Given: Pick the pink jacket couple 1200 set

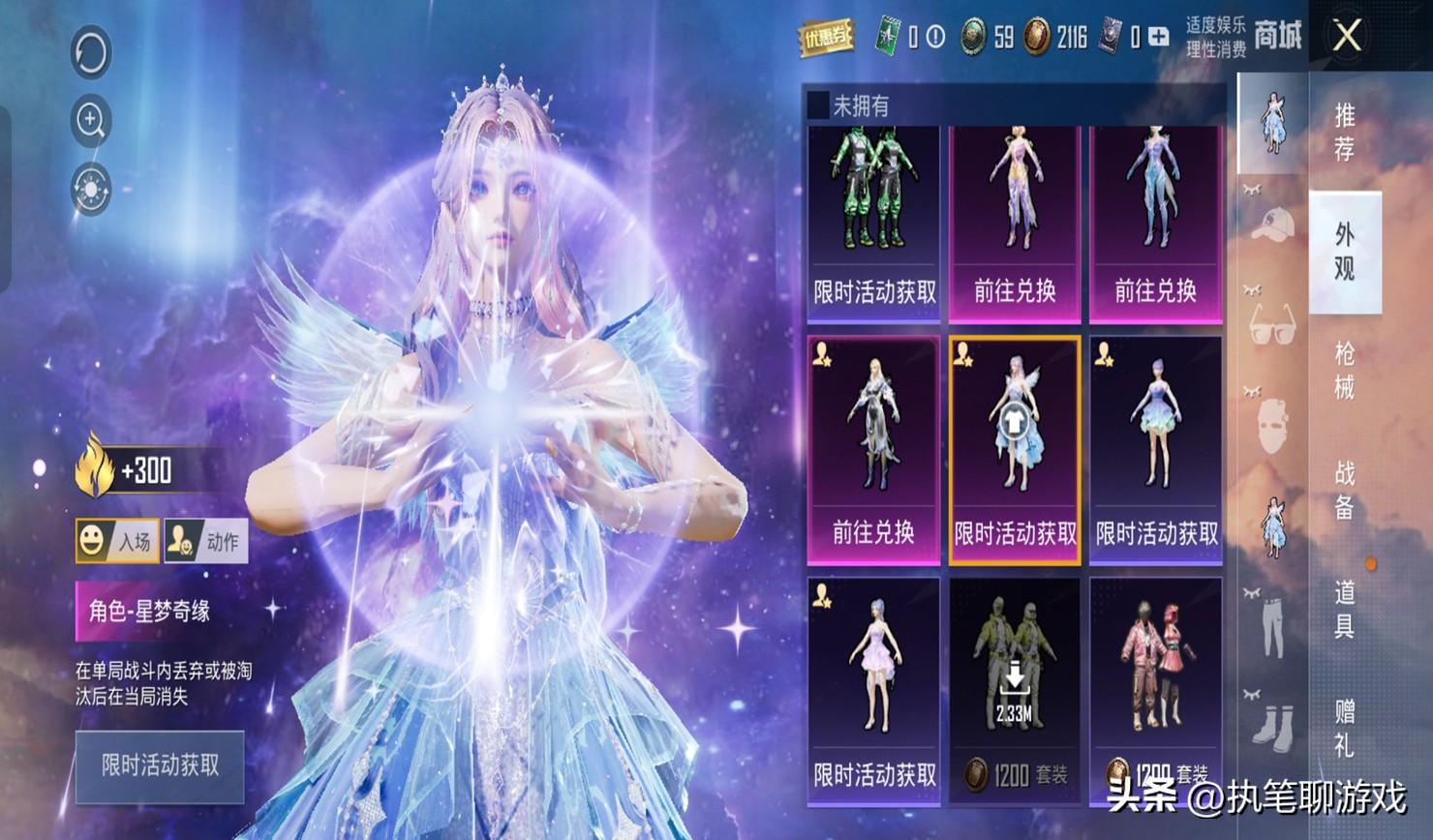Looking at the screenshot, I should pos(1156,689).
